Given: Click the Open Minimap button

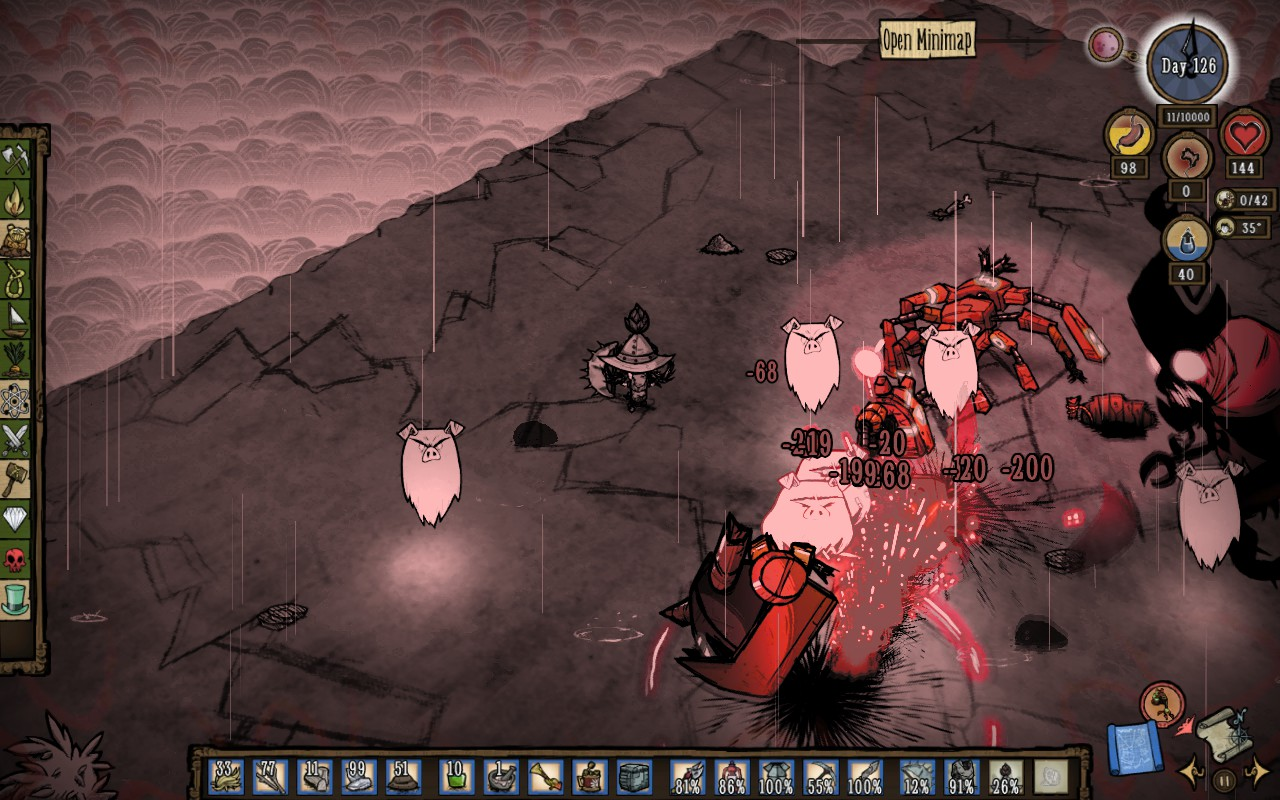Looking at the screenshot, I should pyautogui.click(x=927, y=40).
